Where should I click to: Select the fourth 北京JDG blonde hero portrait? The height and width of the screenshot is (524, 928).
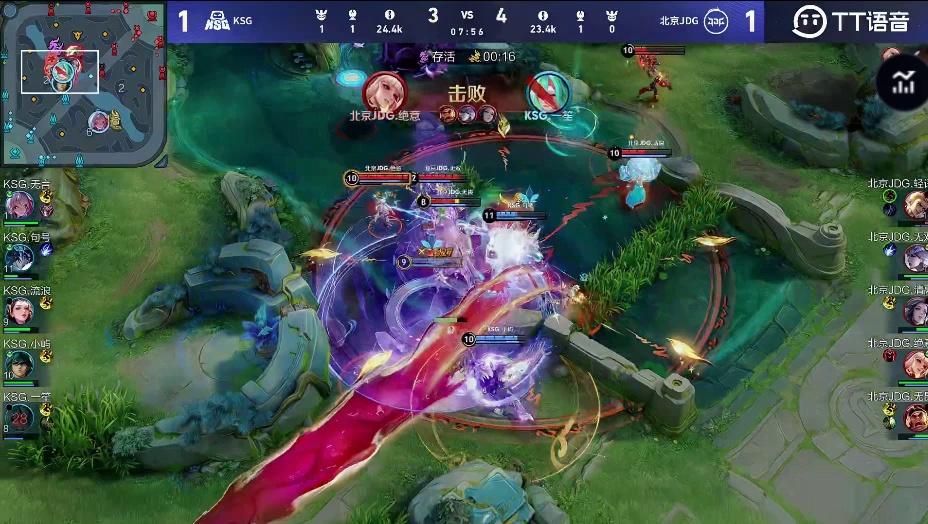[x=914, y=364]
